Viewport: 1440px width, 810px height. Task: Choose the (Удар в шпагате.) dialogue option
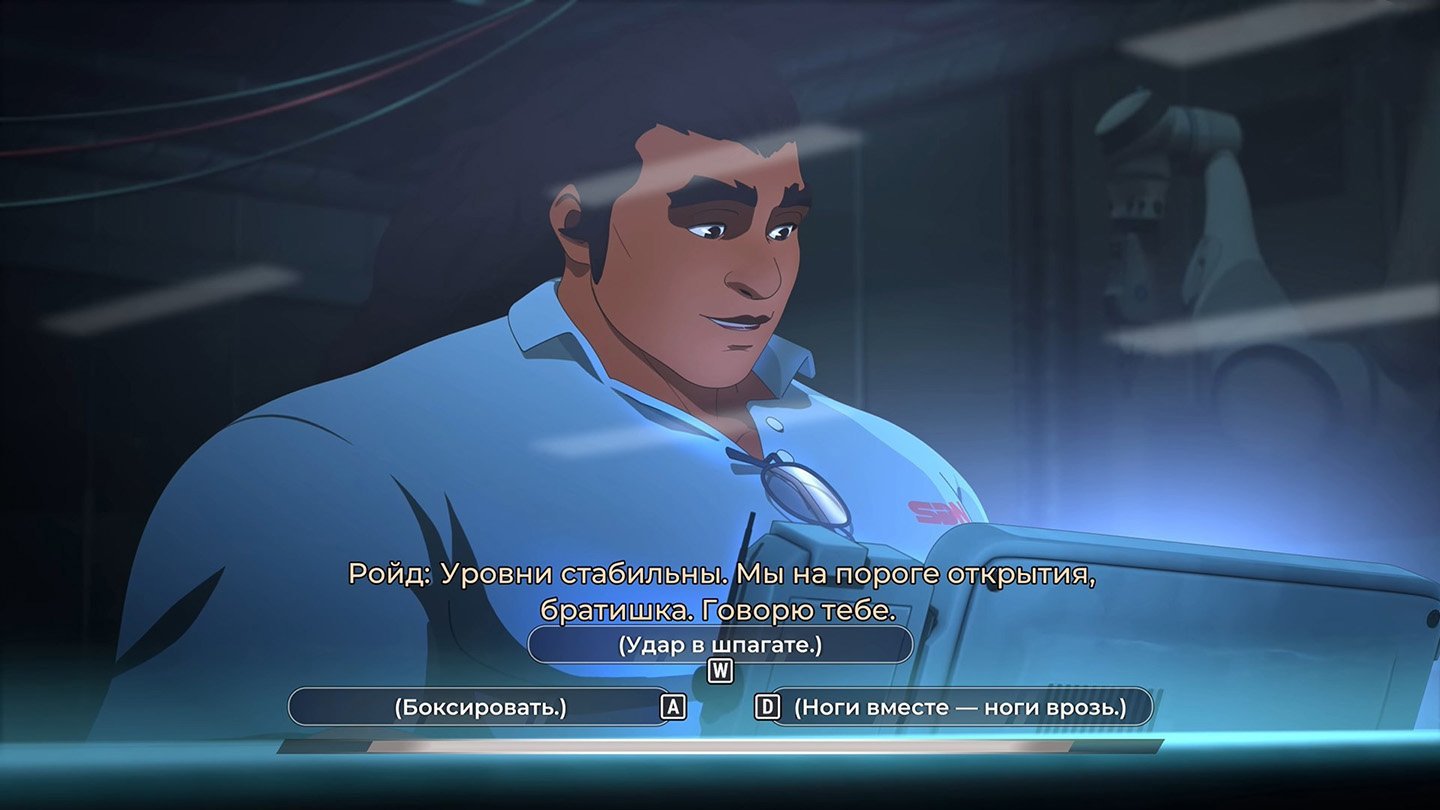coord(720,646)
